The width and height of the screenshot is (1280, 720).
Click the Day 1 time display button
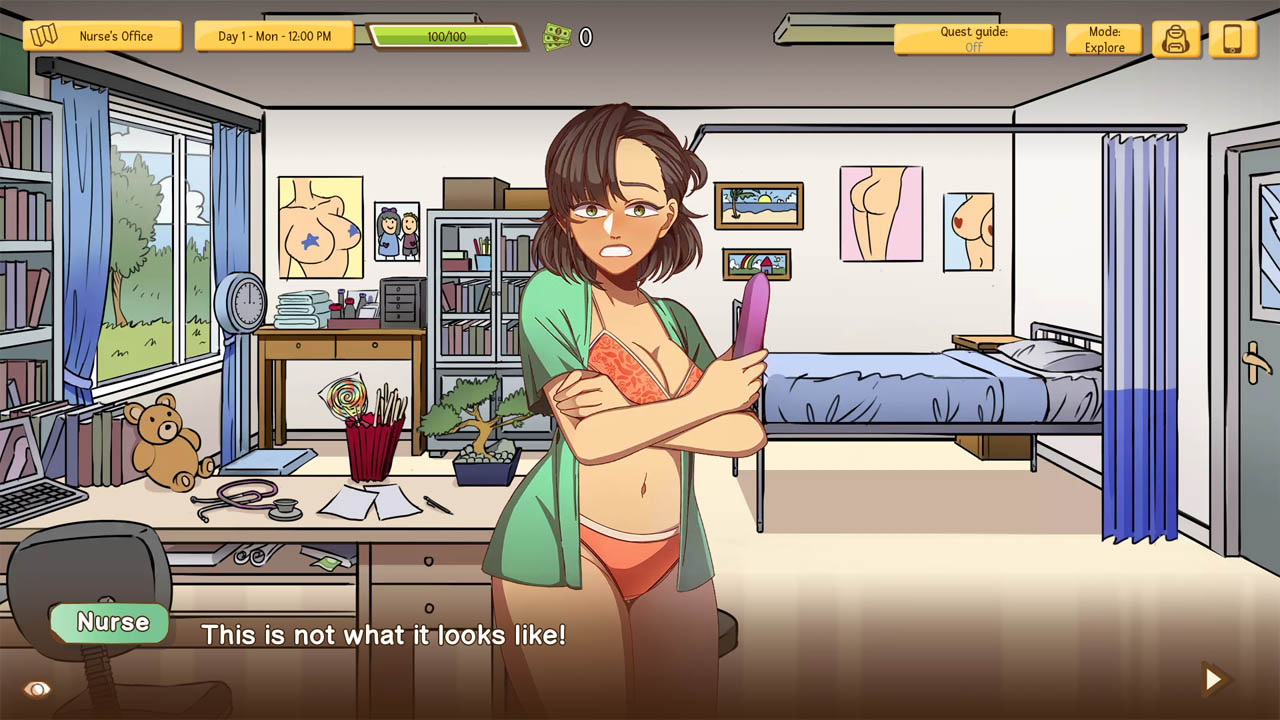274,37
